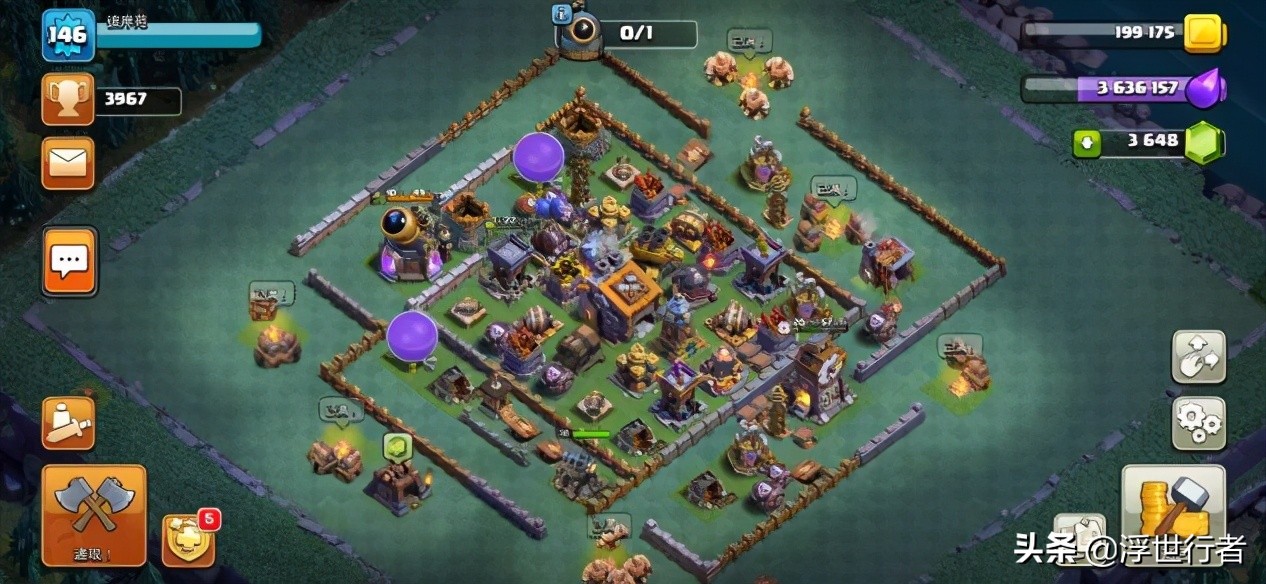This screenshot has width=1266, height=584.
Task: Tap the gold coin resource icon
Action: [1203, 34]
